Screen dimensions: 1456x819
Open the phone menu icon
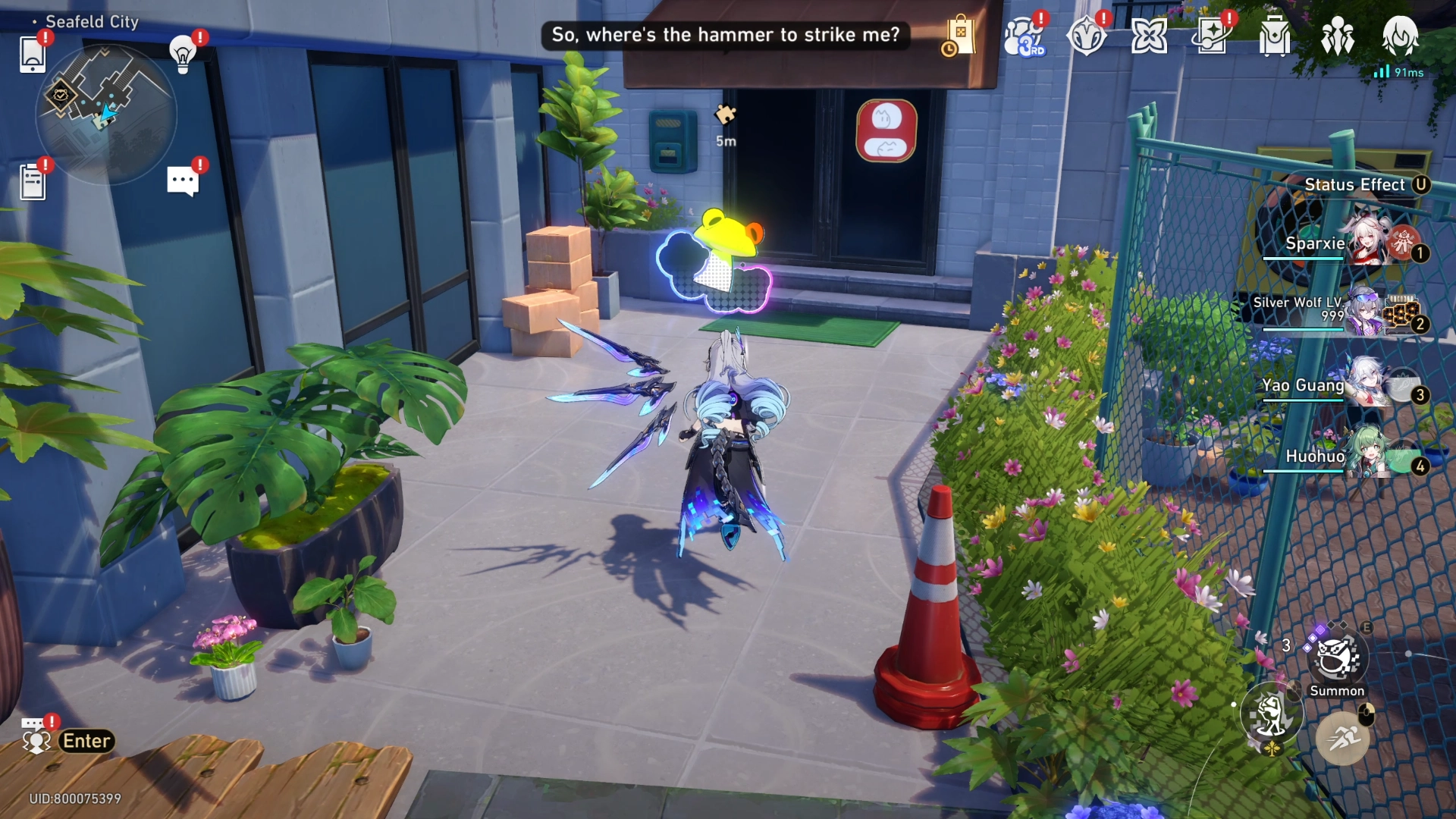33,54
